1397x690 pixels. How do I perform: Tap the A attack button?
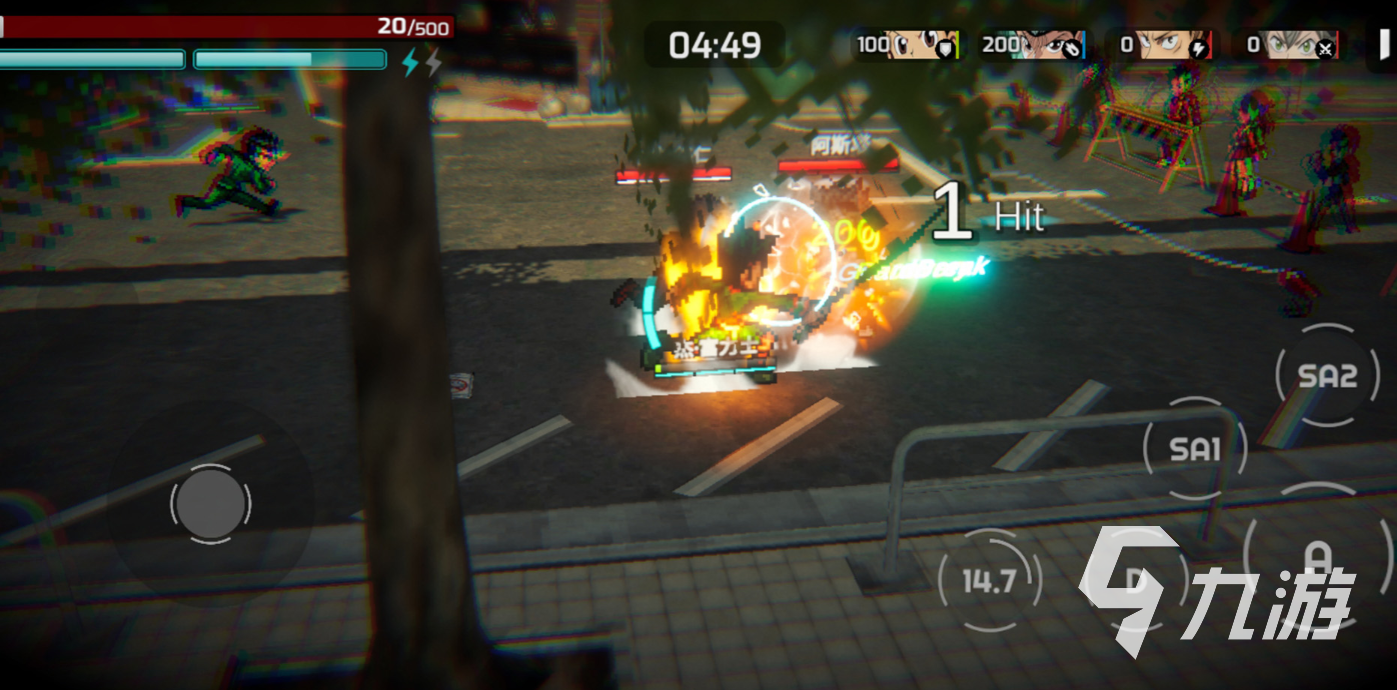pos(1318,556)
